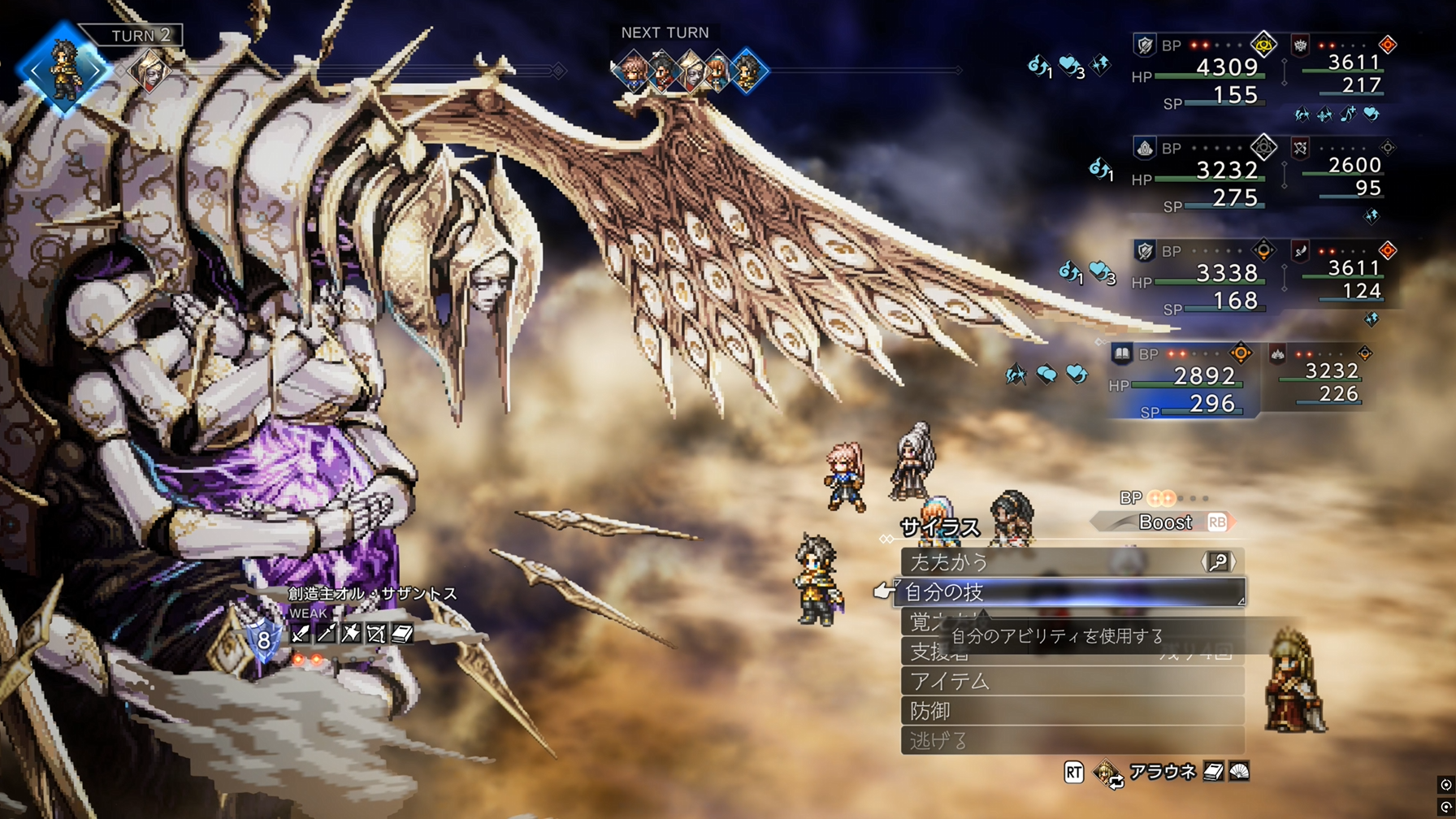Choose the たたかう attack command
The height and width of the screenshot is (819, 1456).
pyautogui.click(x=1056, y=561)
